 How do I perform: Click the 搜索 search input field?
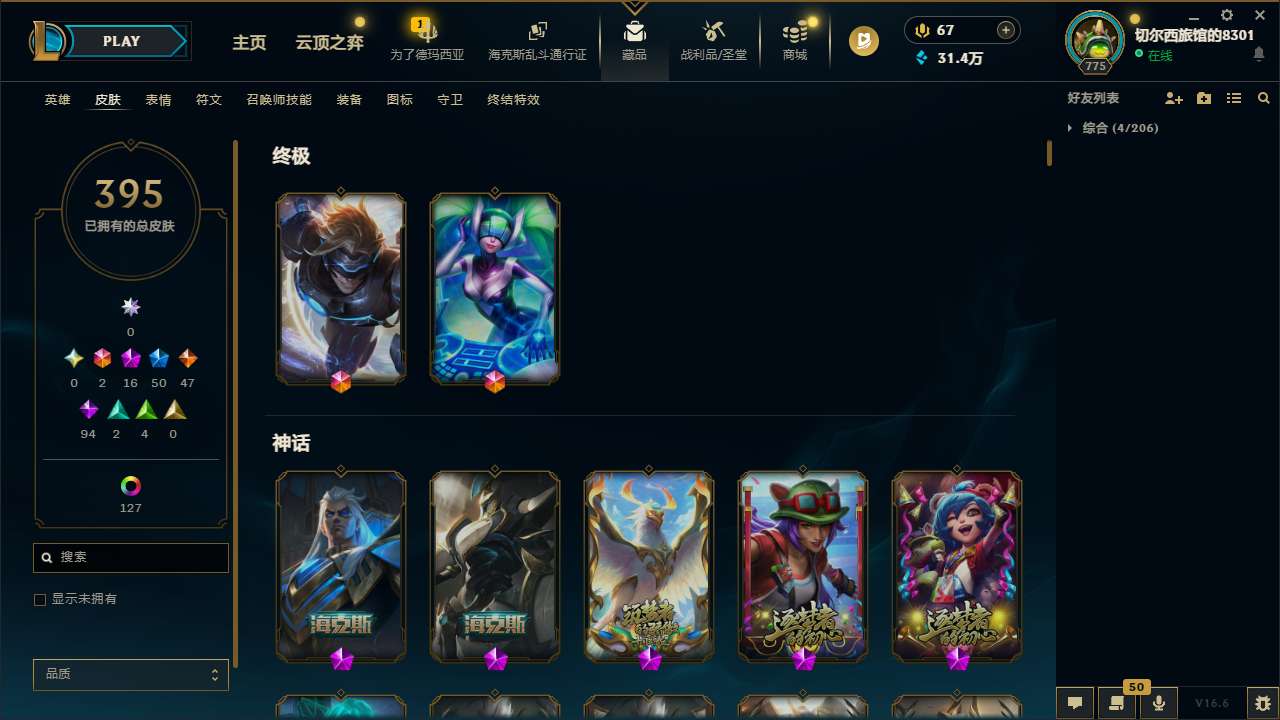pyautogui.click(x=130, y=557)
